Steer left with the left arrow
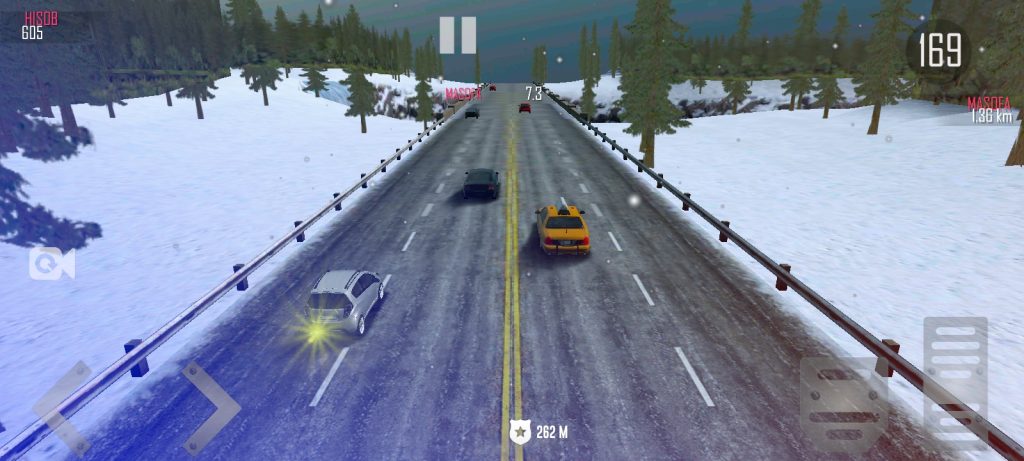1024x461 pixels. coord(62,407)
